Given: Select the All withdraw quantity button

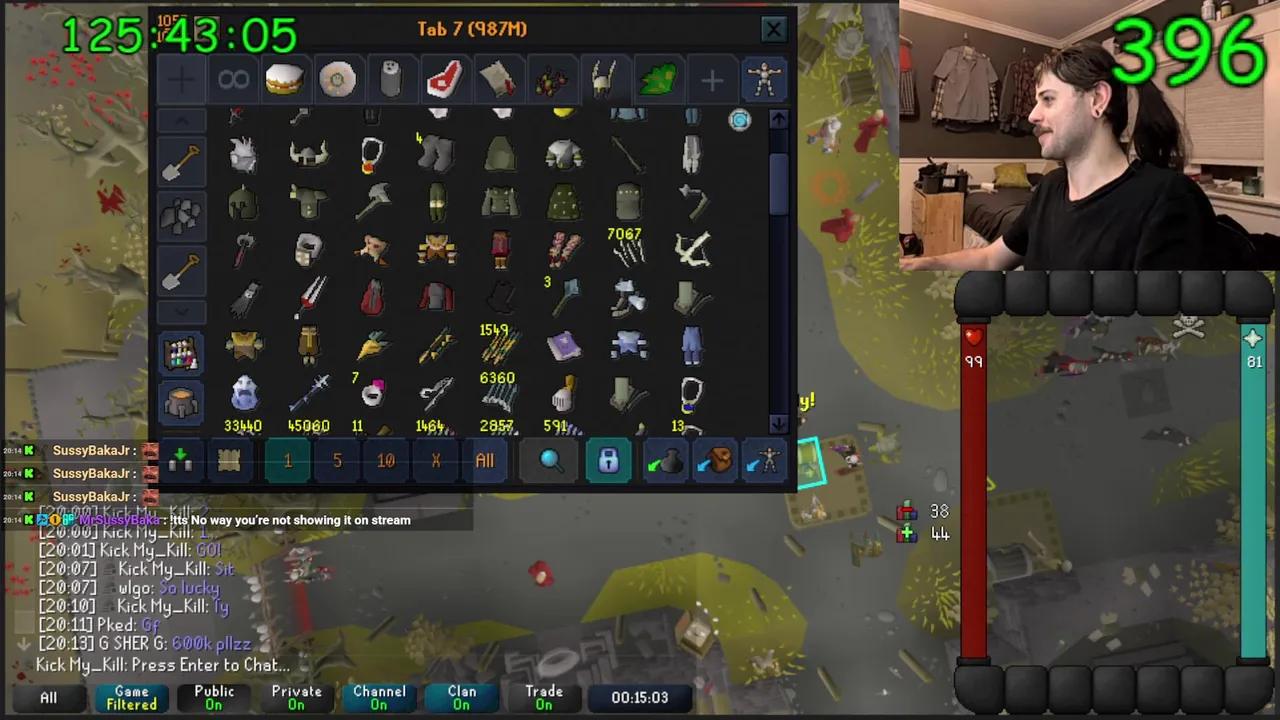Looking at the screenshot, I should 484,460.
